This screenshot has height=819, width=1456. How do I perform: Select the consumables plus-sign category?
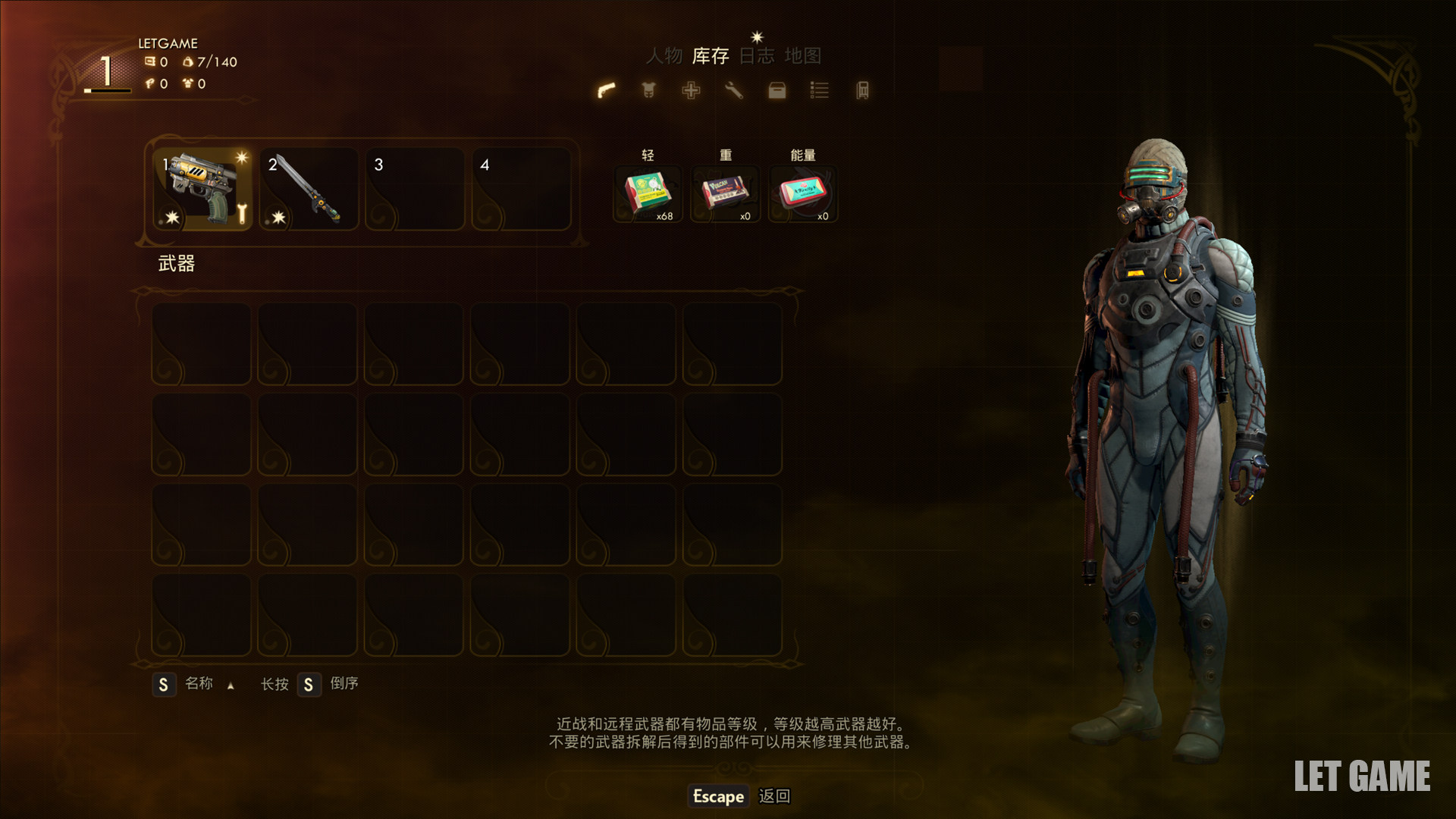click(691, 91)
